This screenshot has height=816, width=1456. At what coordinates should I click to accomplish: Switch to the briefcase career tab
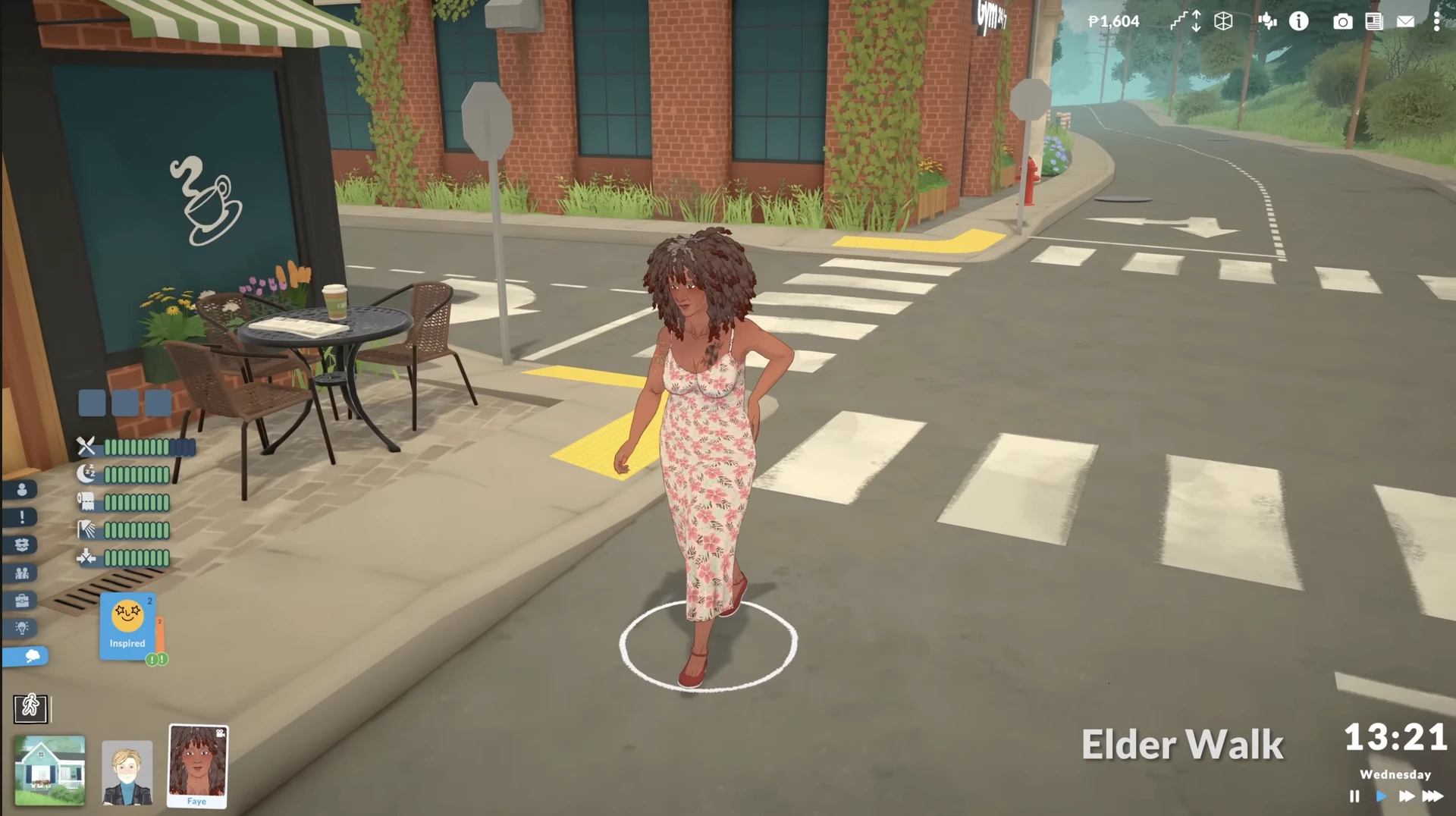[x=22, y=601]
